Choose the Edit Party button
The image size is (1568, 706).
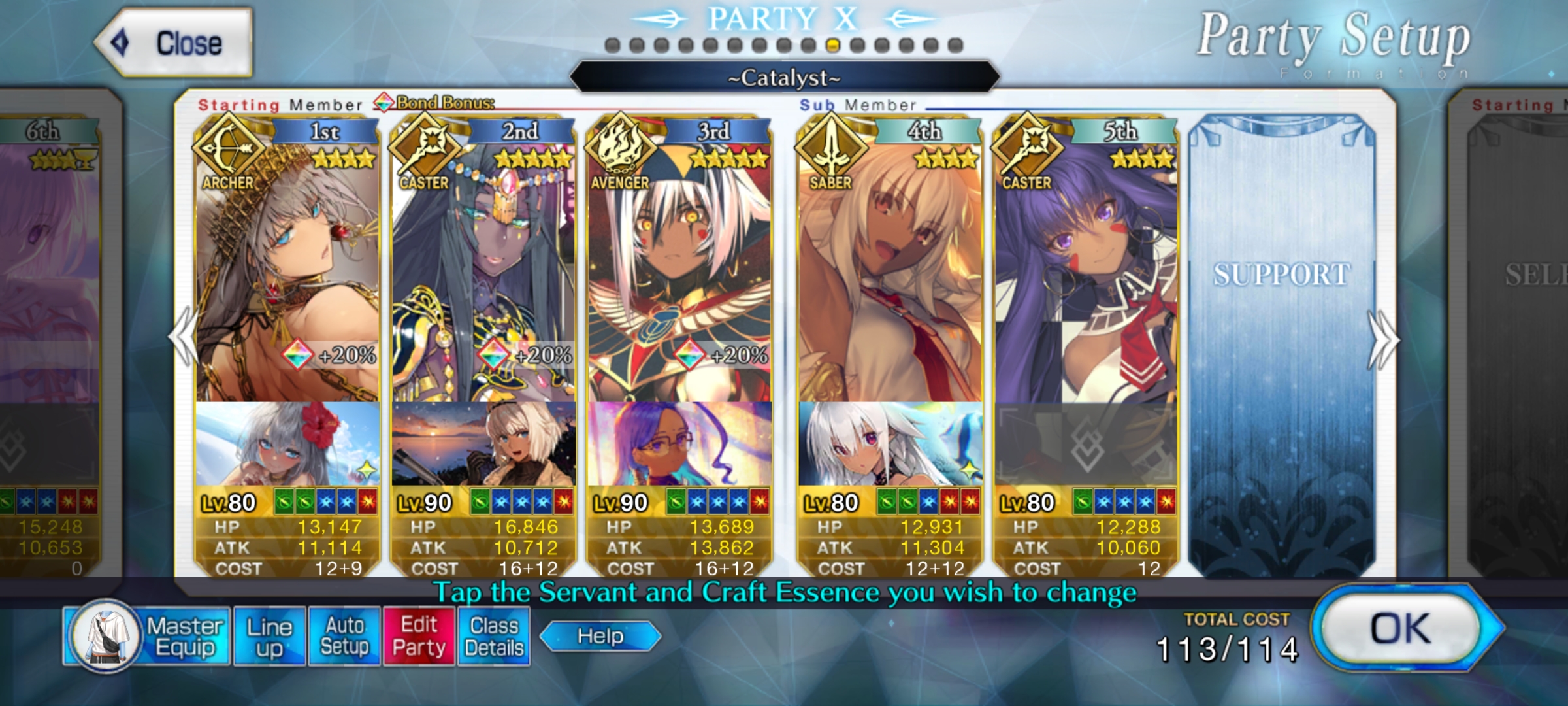click(x=419, y=636)
